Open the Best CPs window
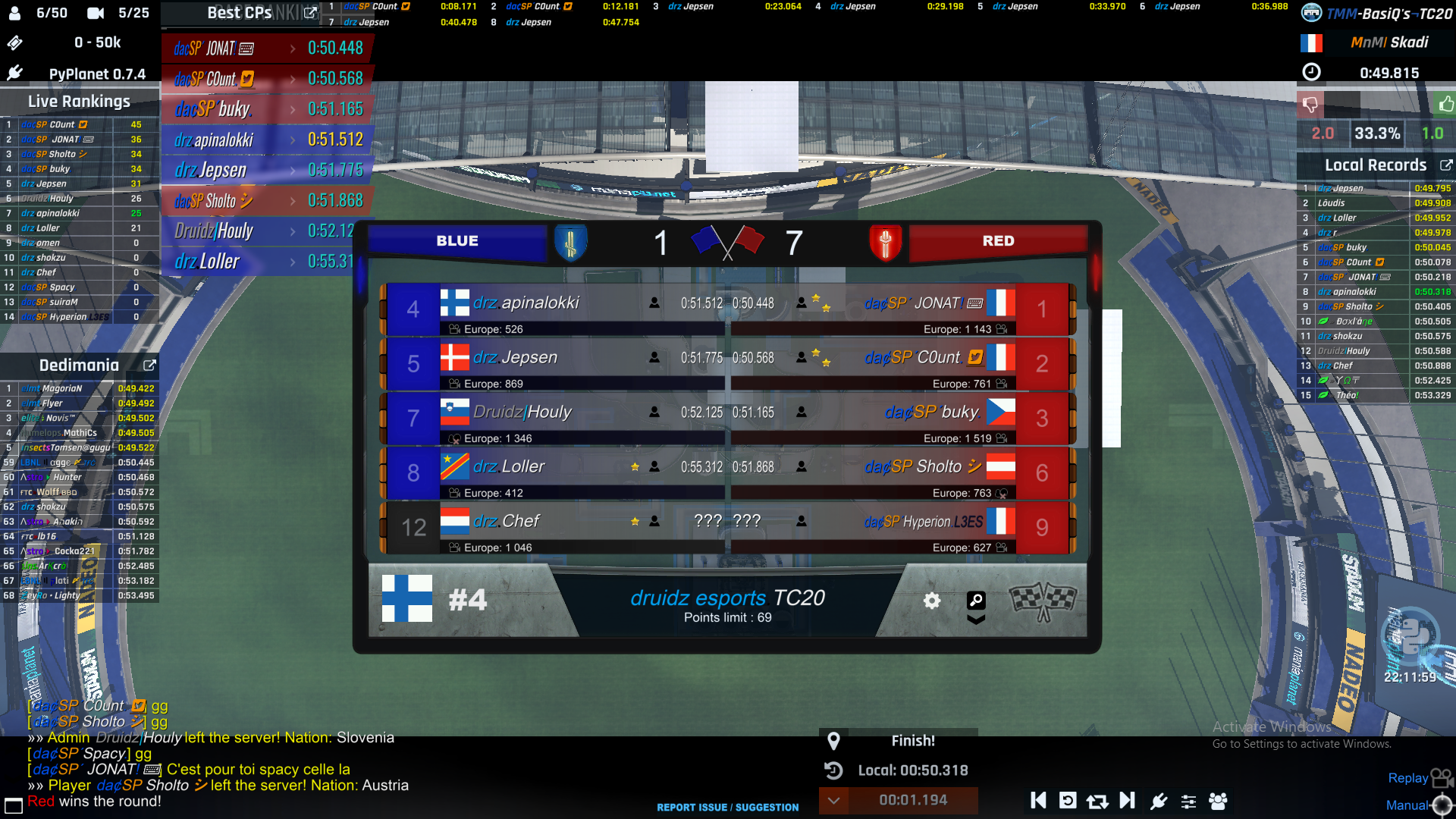 click(309, 13)
